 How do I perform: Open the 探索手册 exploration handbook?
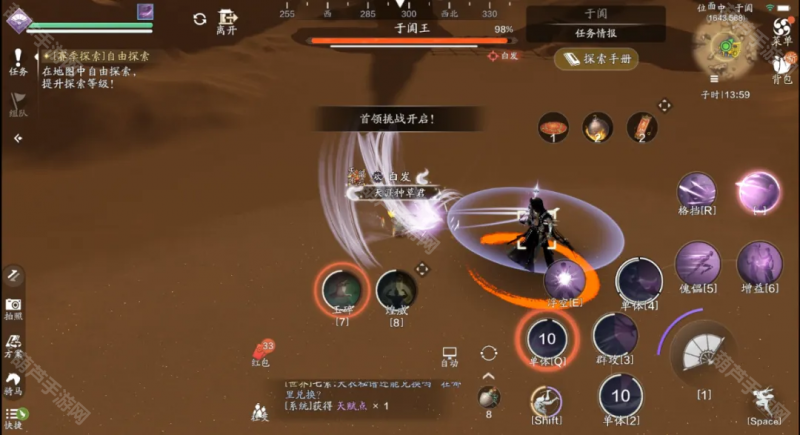tap(595, 59)
